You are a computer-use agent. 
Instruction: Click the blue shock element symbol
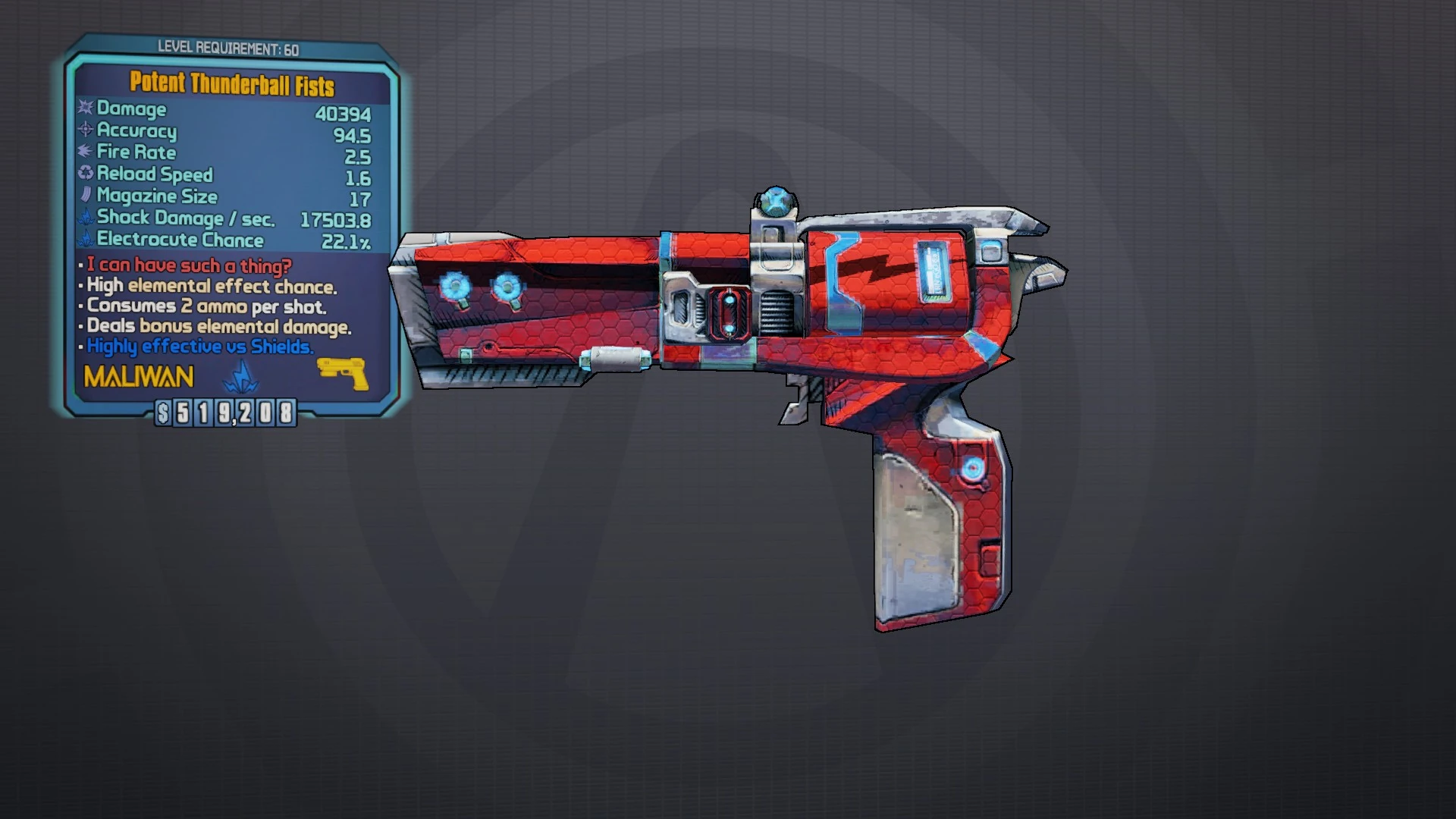(237, 377)
